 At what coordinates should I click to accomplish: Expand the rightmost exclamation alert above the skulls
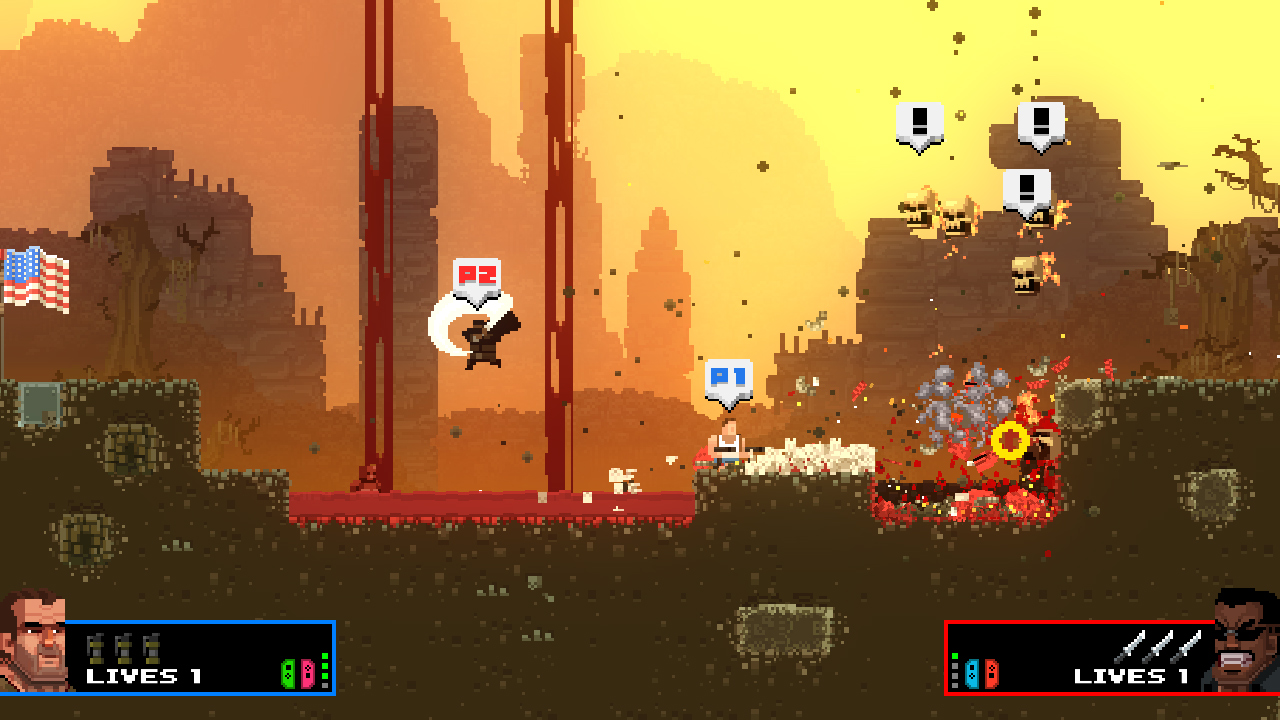(x=1040, y=121)
